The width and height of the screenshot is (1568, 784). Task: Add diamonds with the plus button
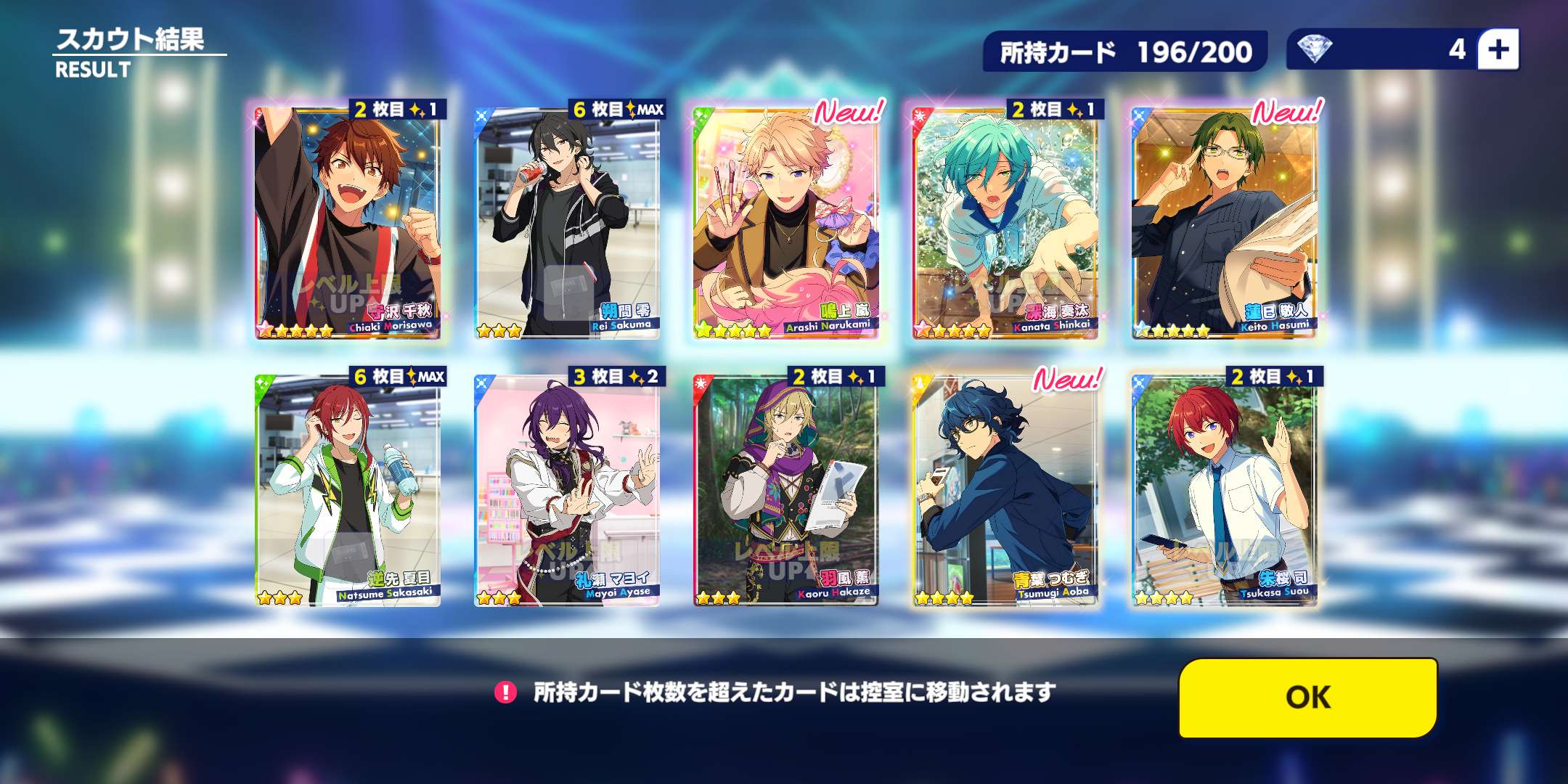pos(1498,49)
